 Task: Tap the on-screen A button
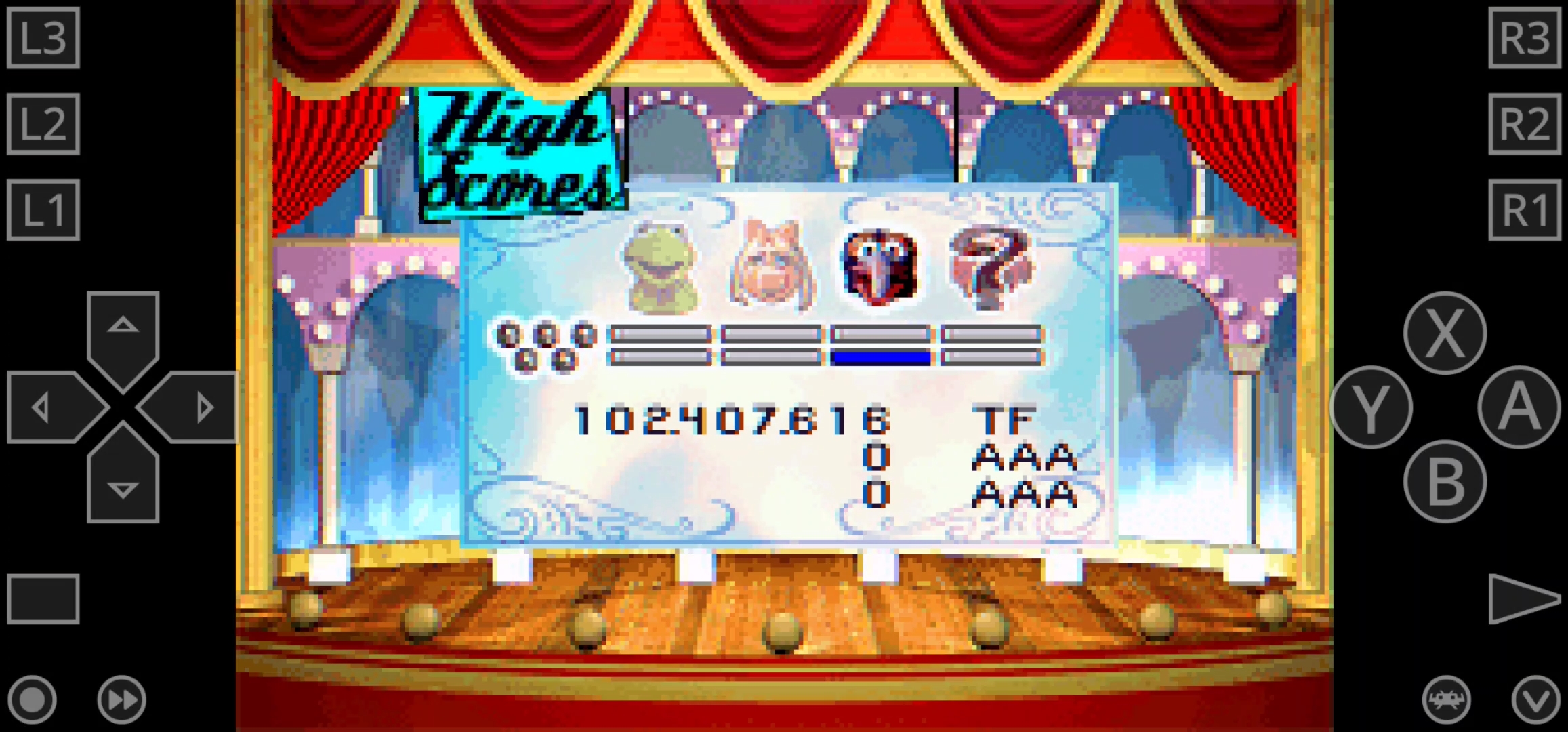(x=1519, y=407)
